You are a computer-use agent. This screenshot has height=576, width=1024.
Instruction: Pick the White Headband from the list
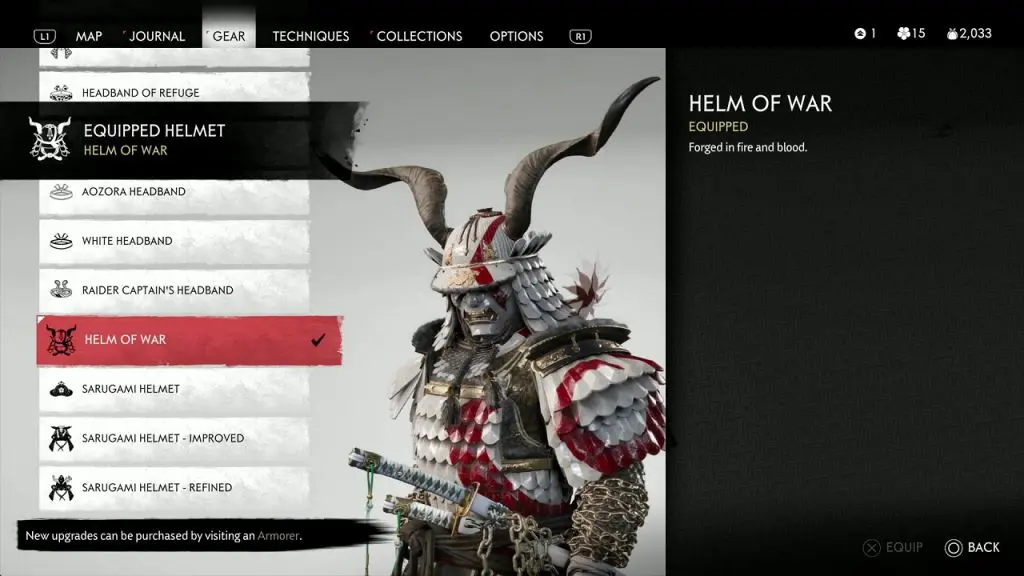[x=174, y=241]
